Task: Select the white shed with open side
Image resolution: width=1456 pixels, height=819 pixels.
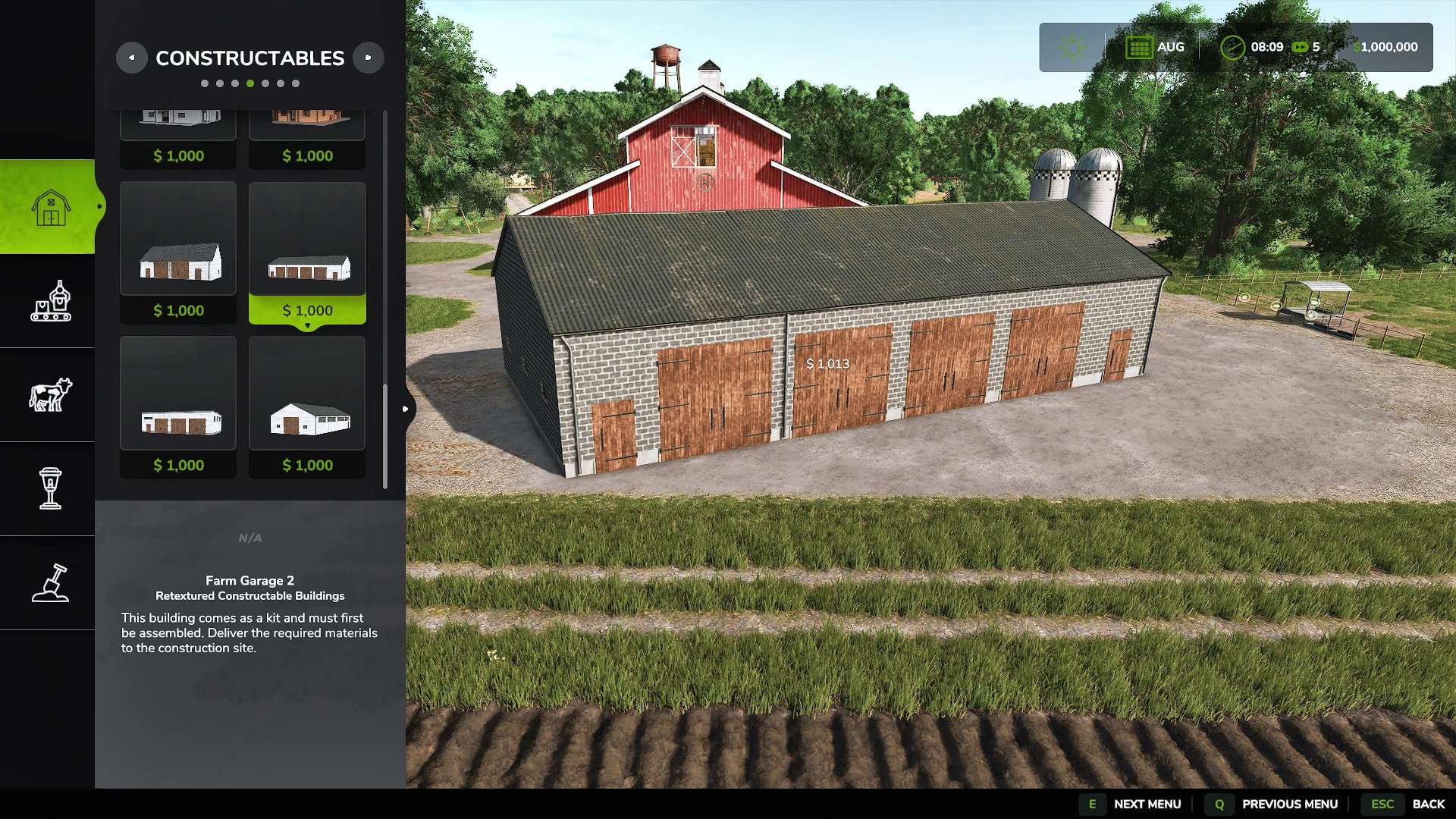Action: 307,407
